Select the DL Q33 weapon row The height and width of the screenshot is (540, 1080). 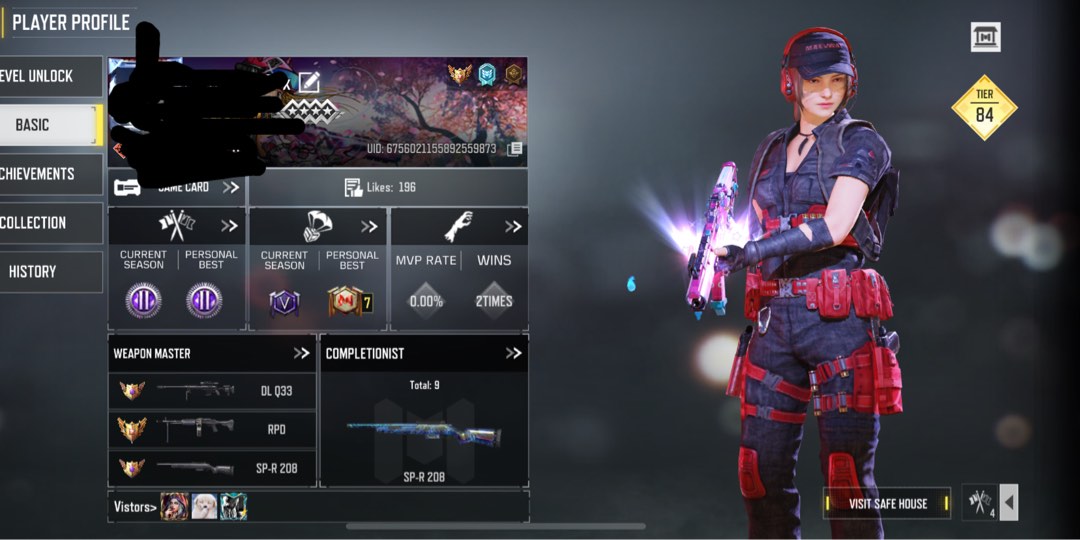(x=212, y=391)
